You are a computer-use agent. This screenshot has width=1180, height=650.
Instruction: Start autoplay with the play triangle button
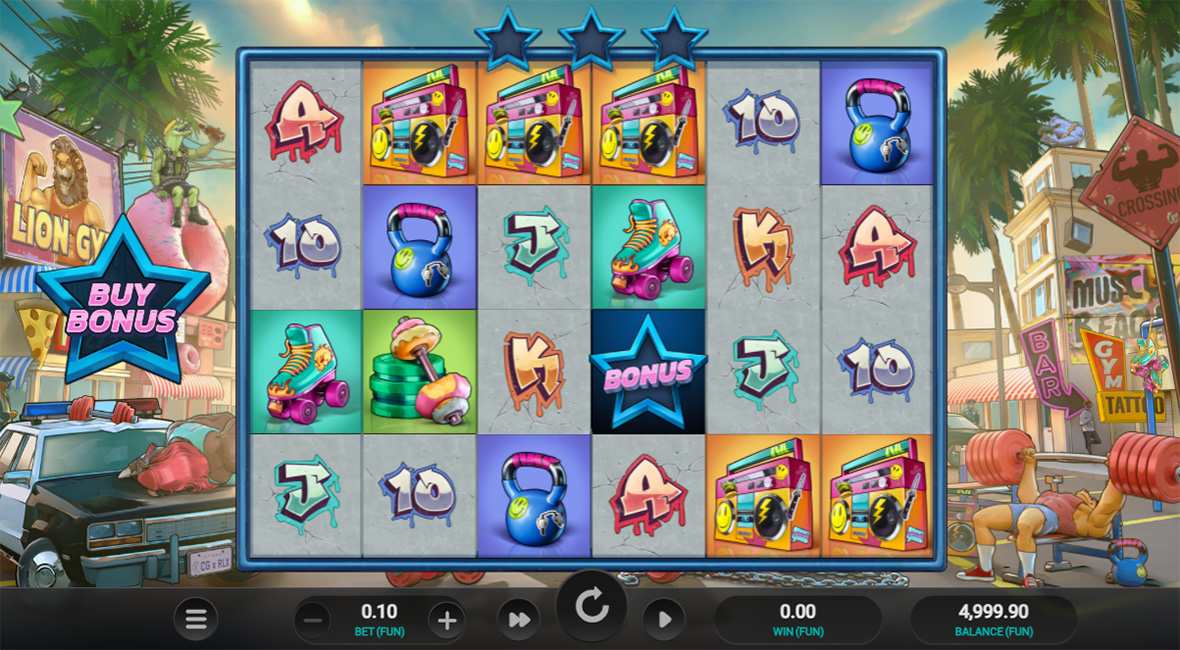(x=663, y=620)
